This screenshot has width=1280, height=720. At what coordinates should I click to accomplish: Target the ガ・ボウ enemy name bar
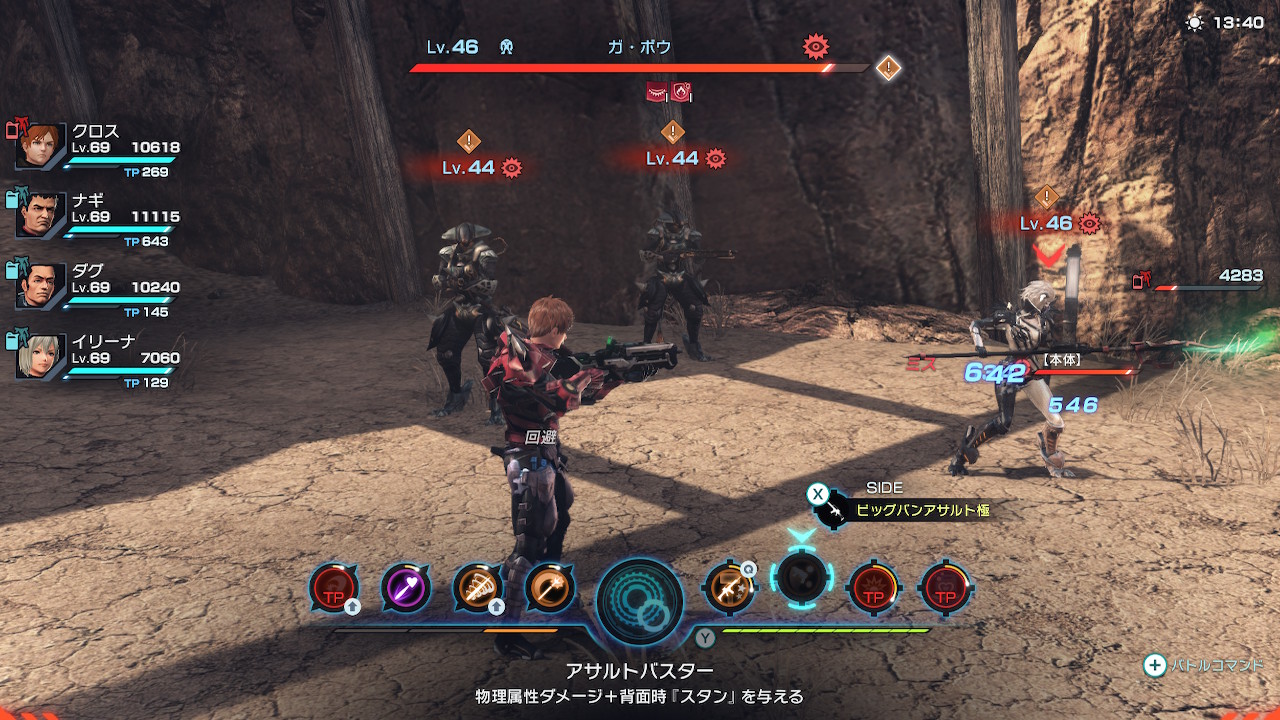pos(640,48)
